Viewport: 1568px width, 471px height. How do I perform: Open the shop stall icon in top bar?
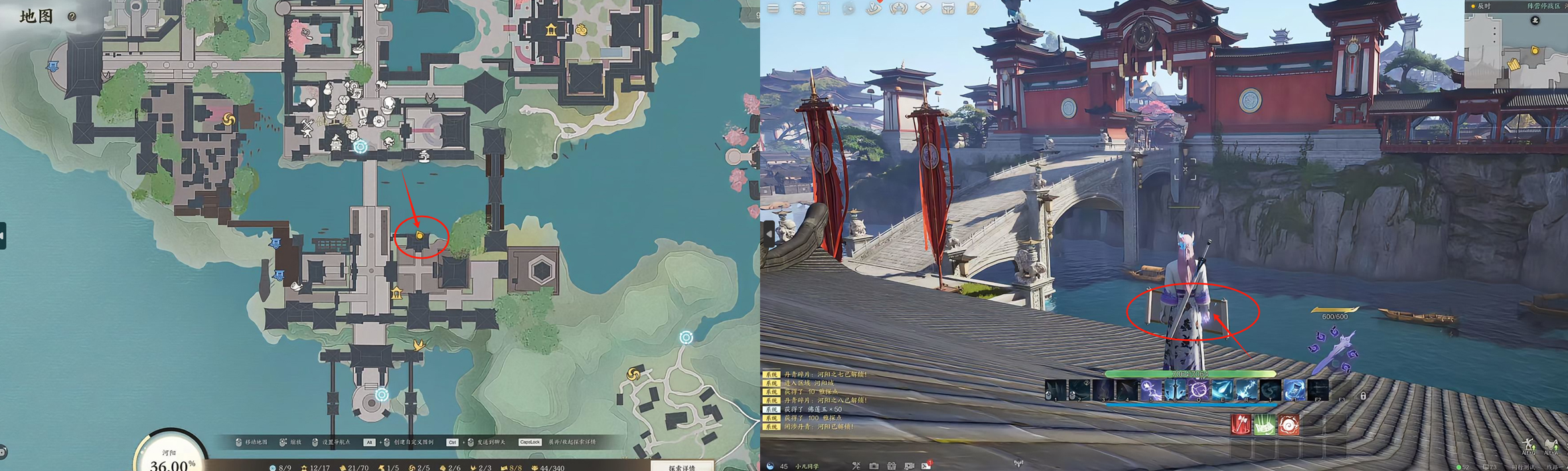(x=799, y=9)
